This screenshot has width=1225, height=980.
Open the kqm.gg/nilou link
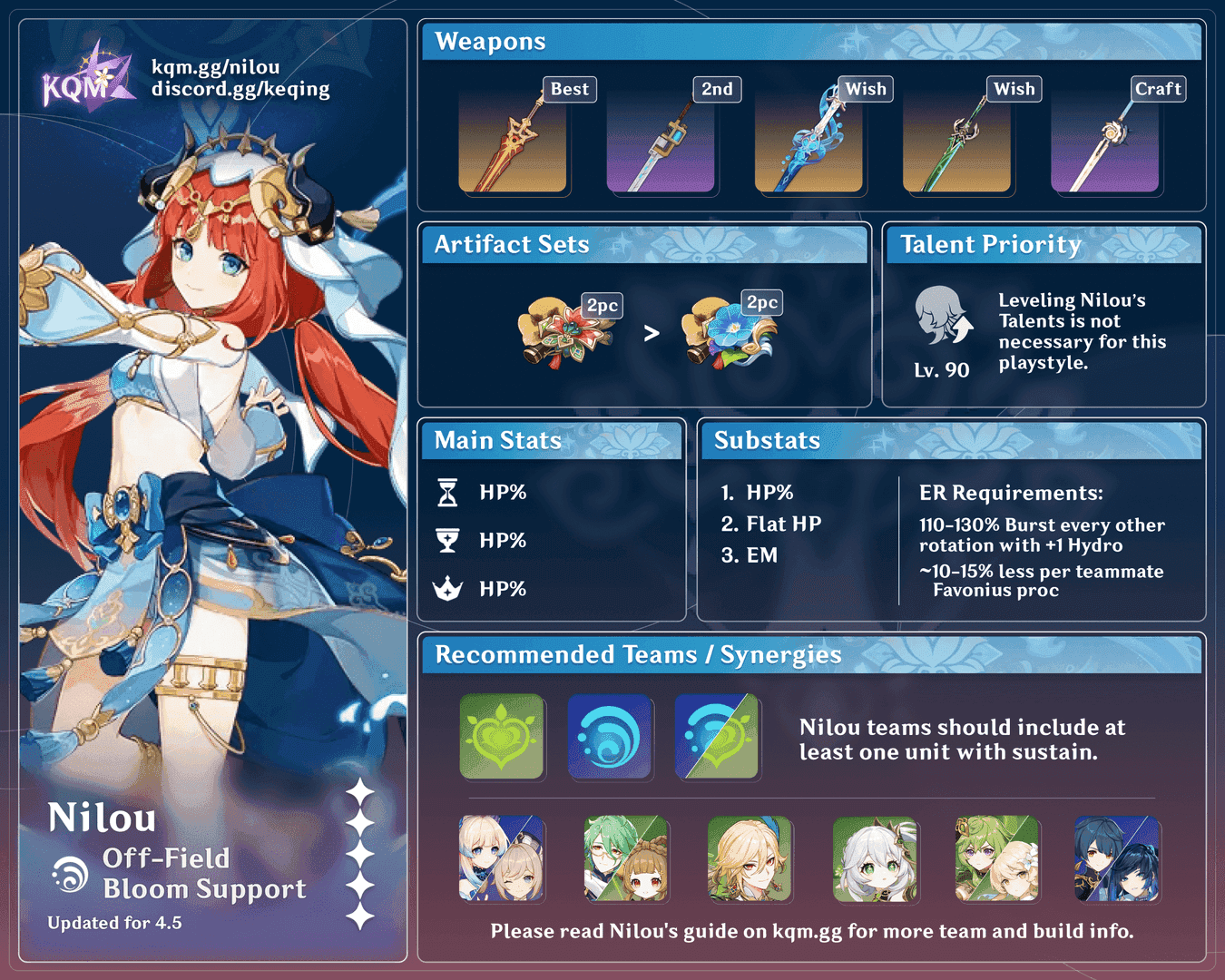pos(215,67)
